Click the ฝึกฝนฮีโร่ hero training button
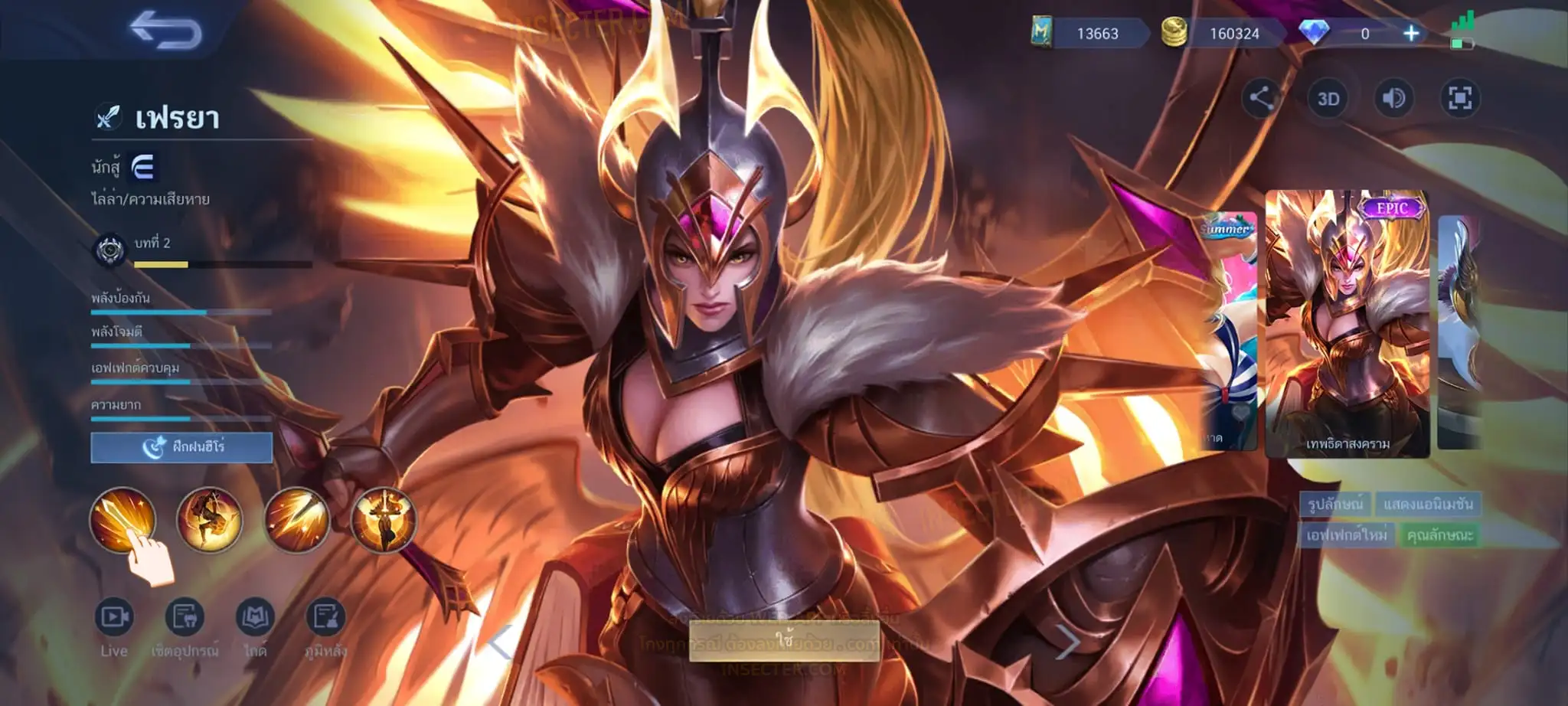Screen dimensions: 1568x706 (x=181, y=447)
